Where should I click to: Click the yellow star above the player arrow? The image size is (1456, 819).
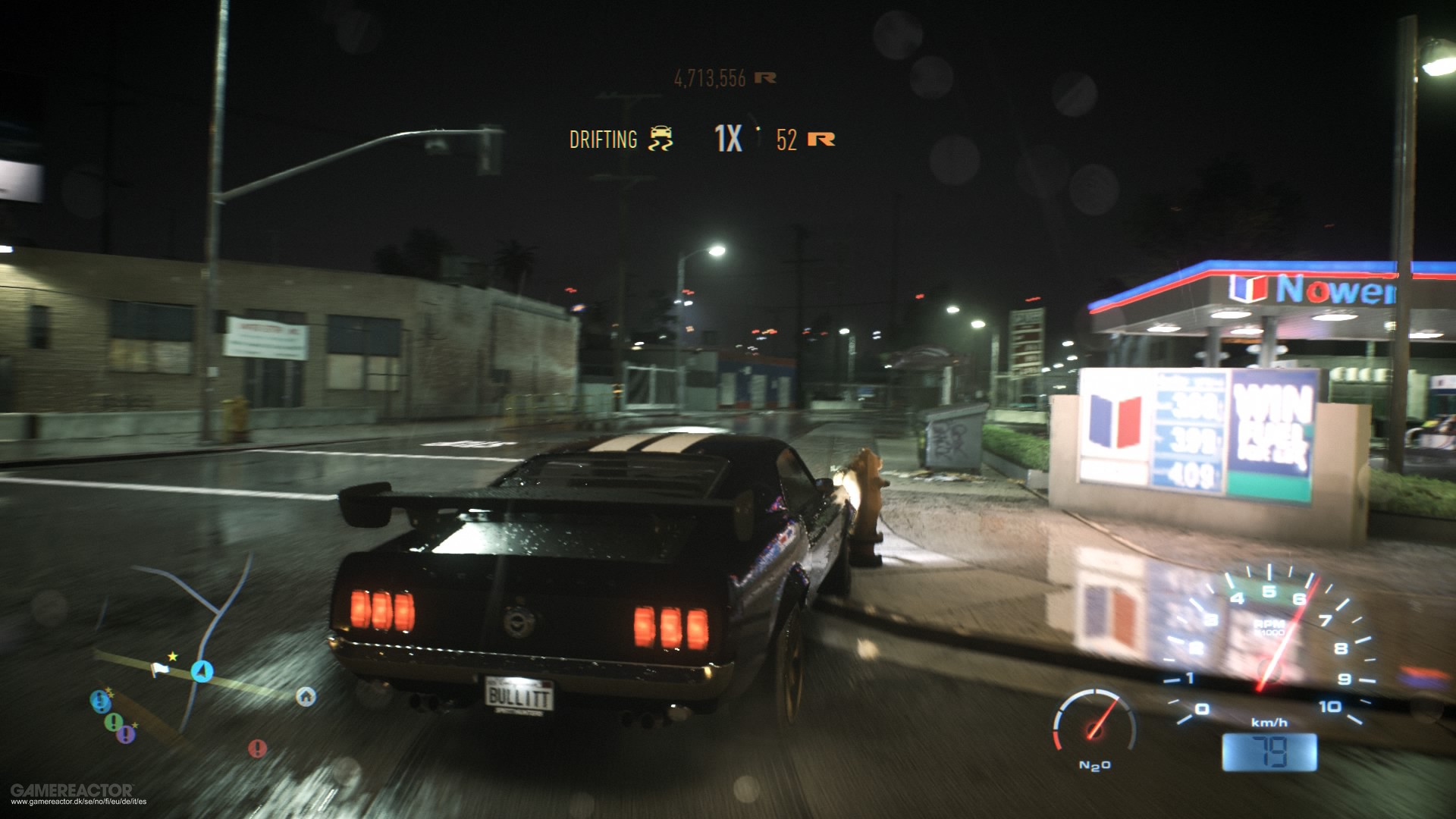pyautogui.click(x=172, y=656)
